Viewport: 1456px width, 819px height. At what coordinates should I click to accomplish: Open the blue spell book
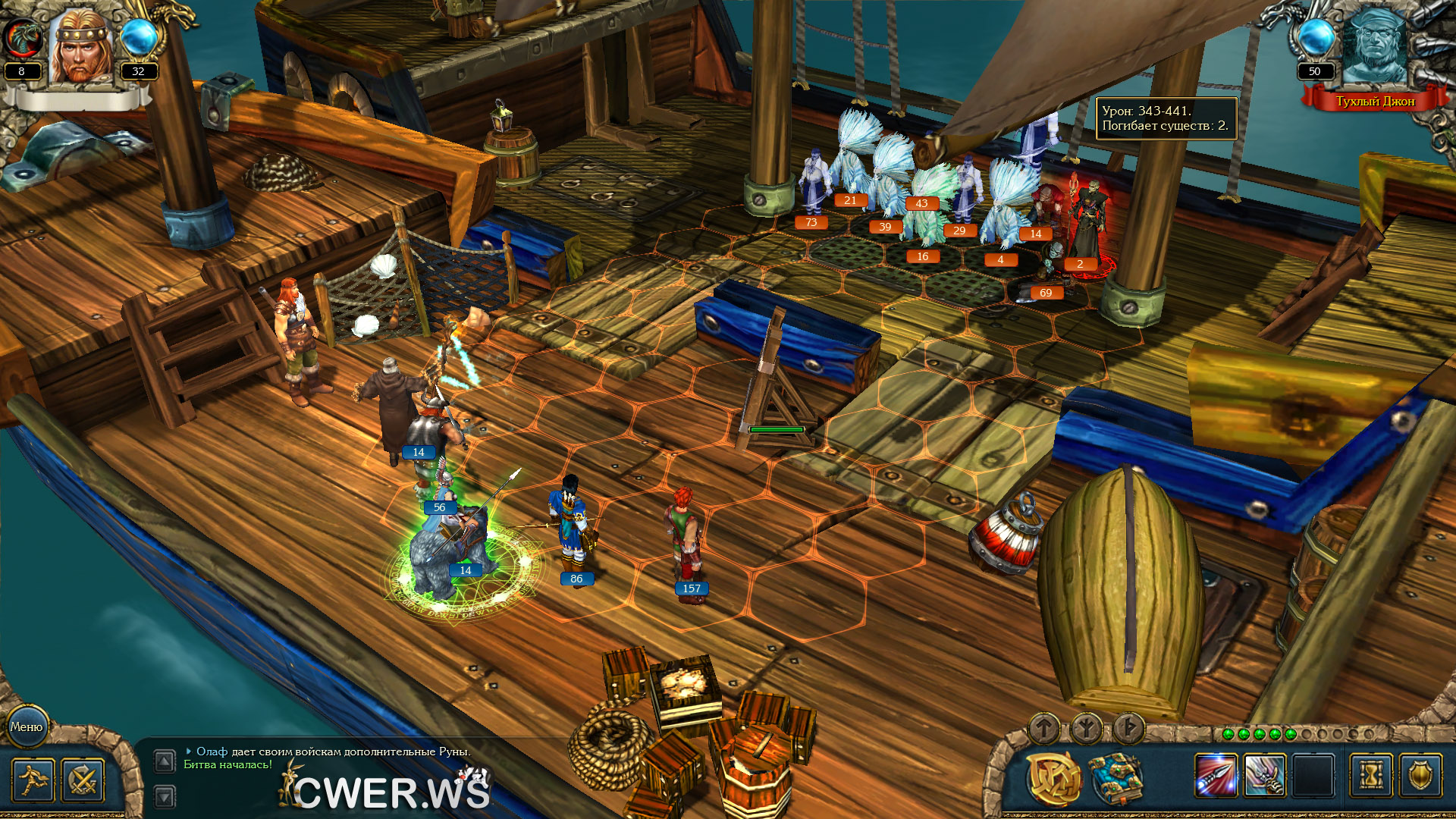(1114, 778)
